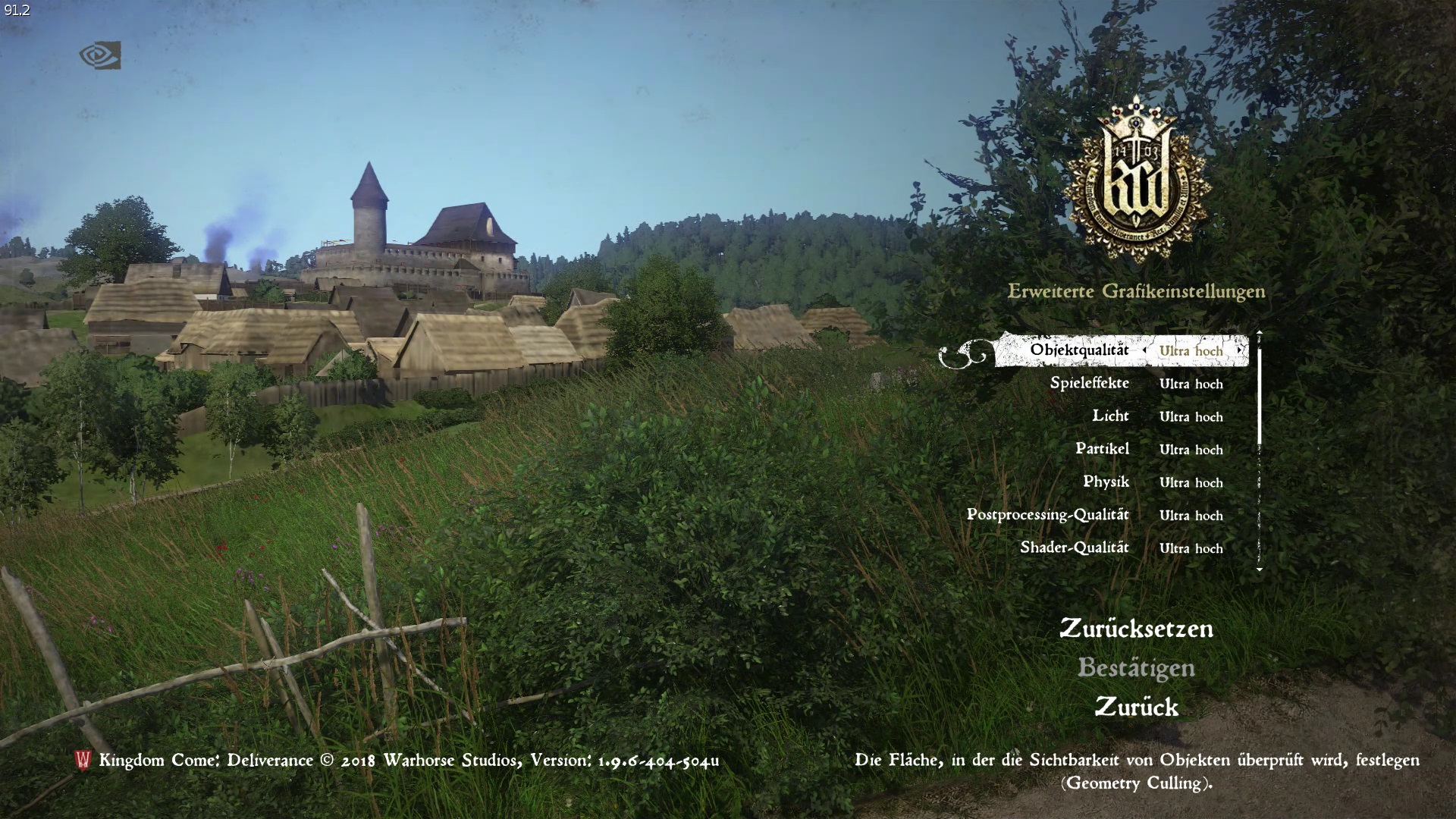Viewport: 1456px width, 819px height.
Task: Click the NVIDIA GeForce overlay icon
Action: click(x=102, y=55)
